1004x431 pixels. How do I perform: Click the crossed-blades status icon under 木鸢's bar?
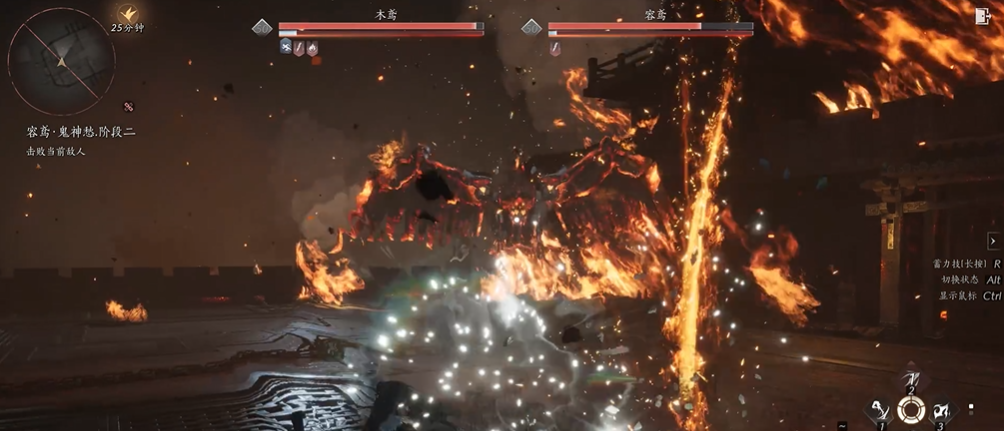286,47
